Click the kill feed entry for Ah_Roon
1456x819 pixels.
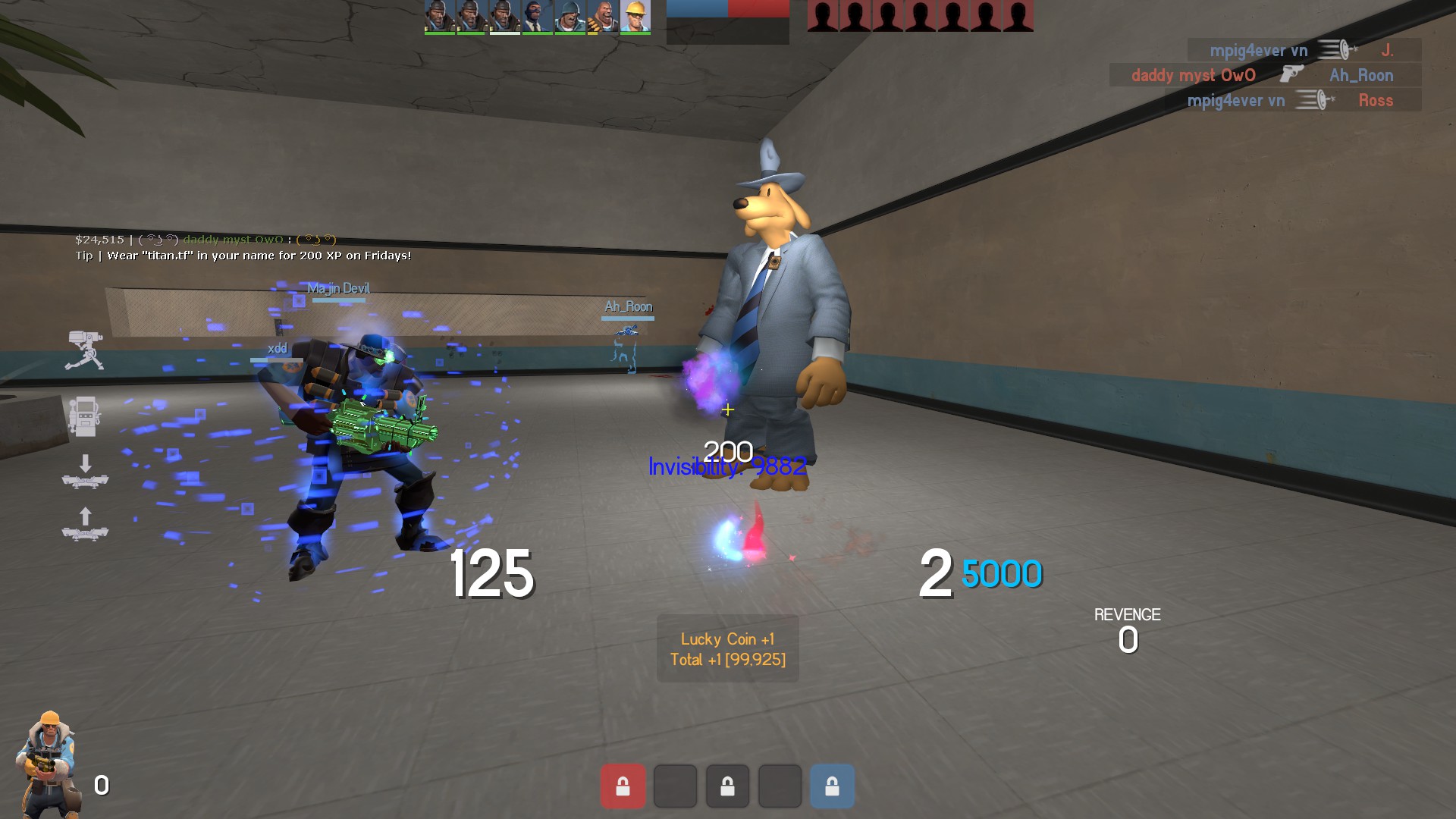pyautogui.click(x=1265, y=75)
